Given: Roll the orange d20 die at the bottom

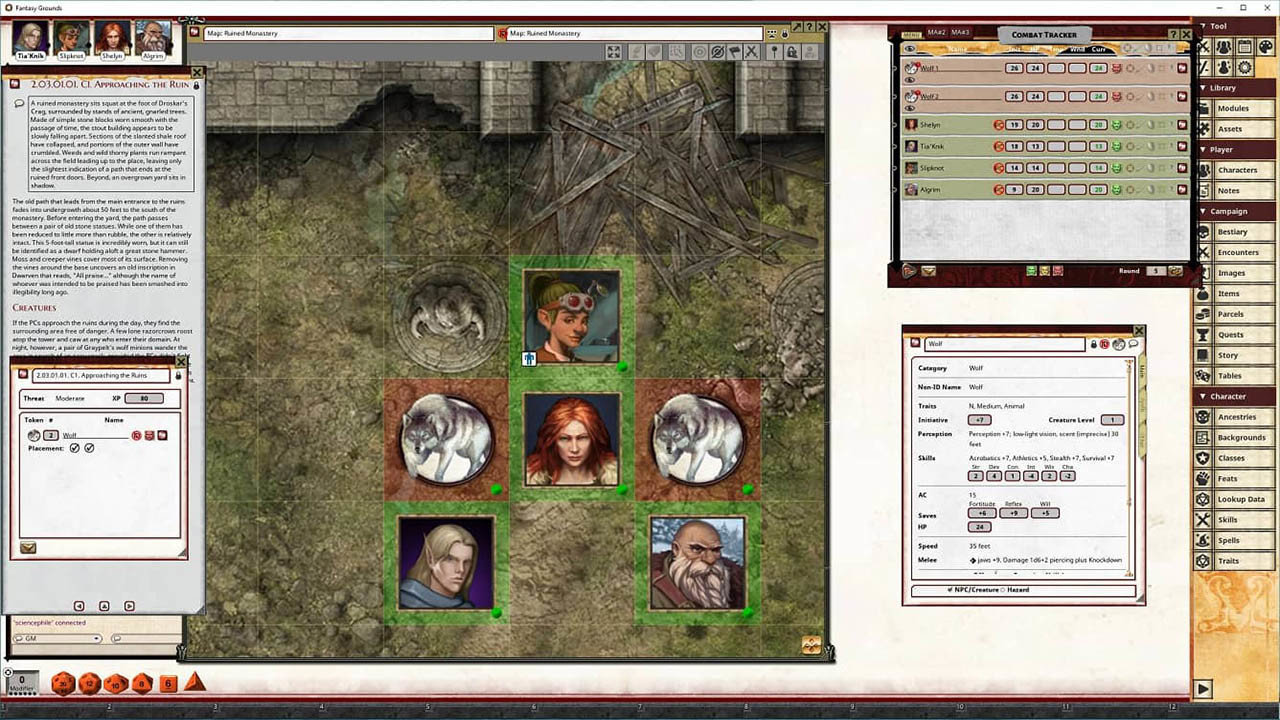Looking at the screenshot, I should [x=63, y=684].
